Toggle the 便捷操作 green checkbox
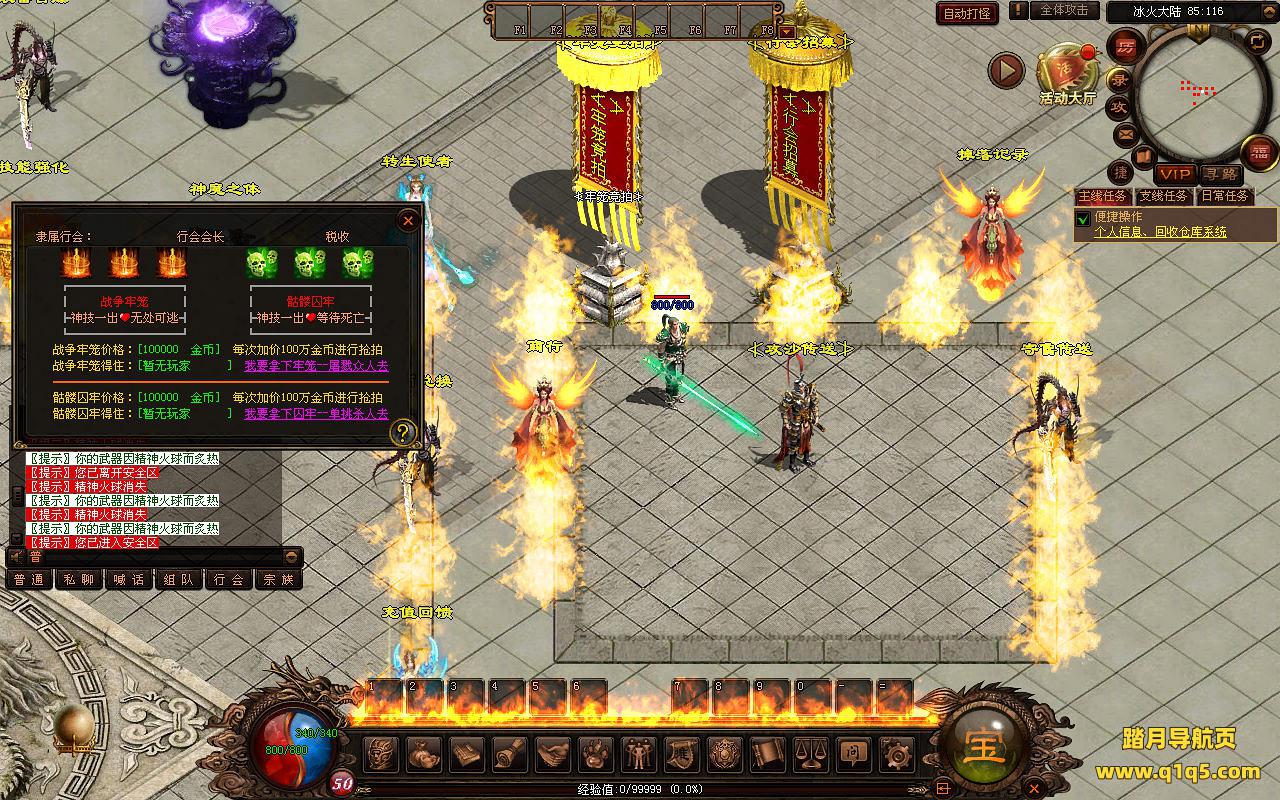The image size is (1280, 800). 1083,218
